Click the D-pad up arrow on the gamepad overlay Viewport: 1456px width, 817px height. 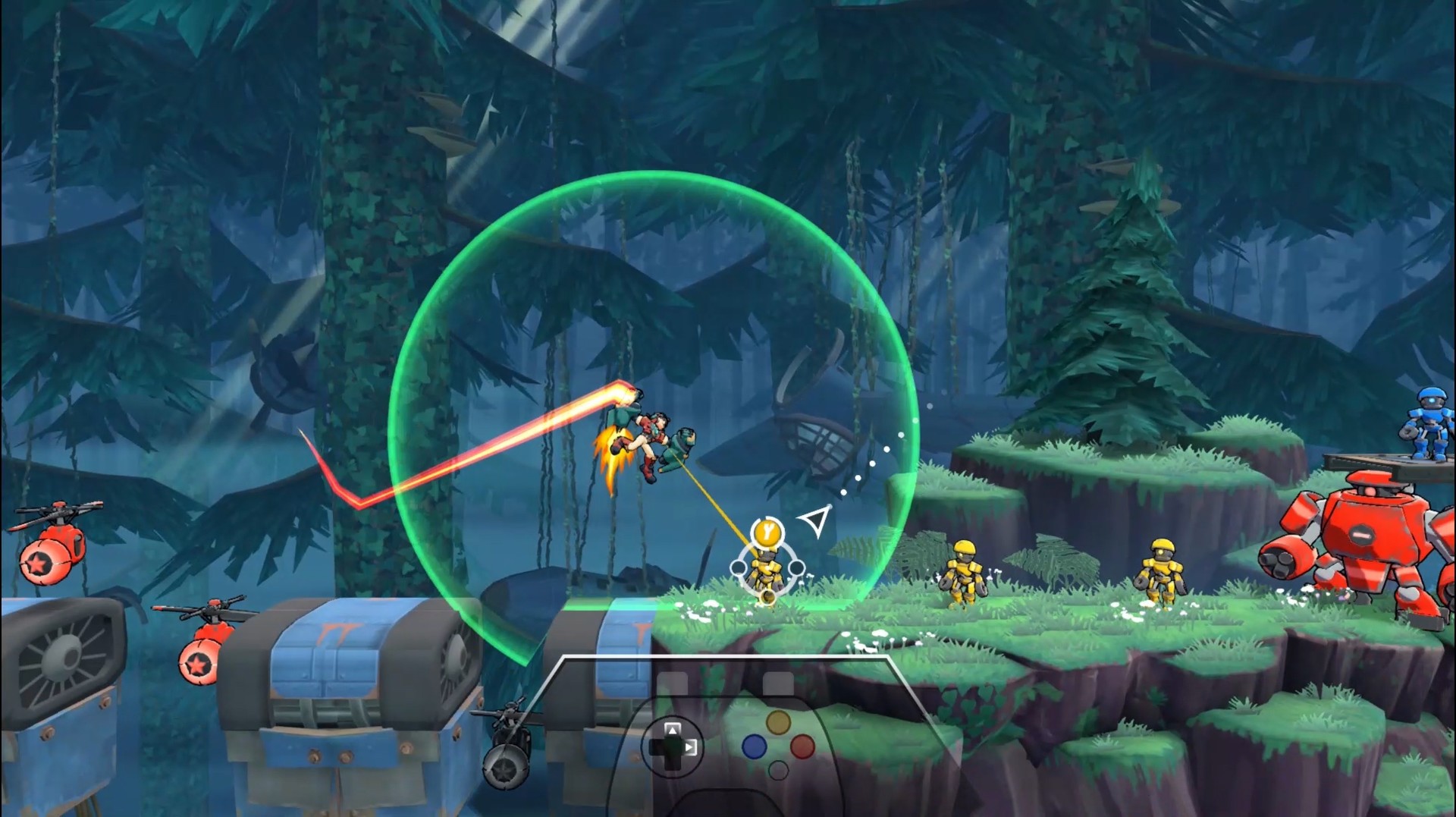[673, 731]
